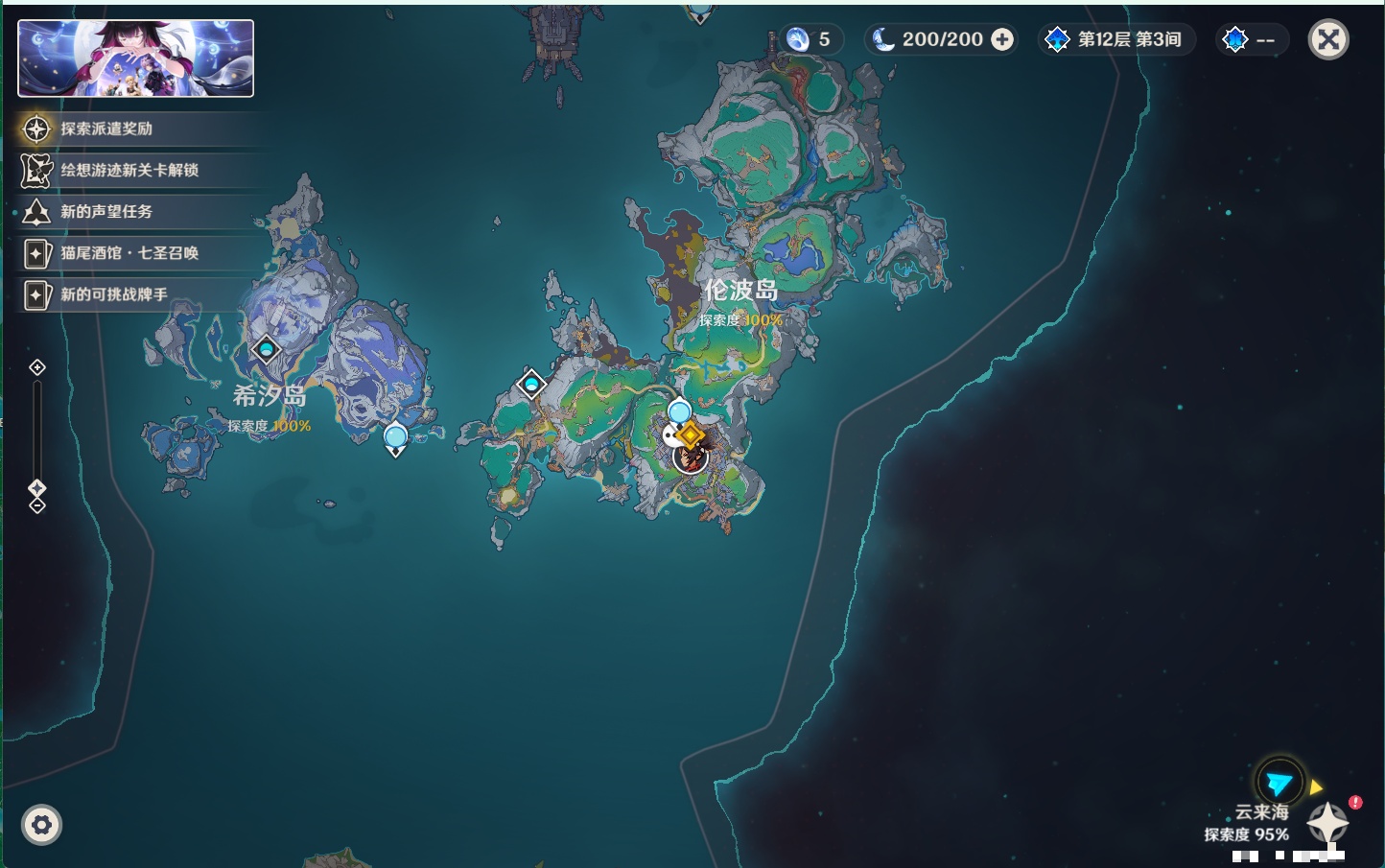Image resolution: width=1385 pixels, height=868 pixels.
Task: Zoom in the map with the plus button
Action: click(37, 367)
